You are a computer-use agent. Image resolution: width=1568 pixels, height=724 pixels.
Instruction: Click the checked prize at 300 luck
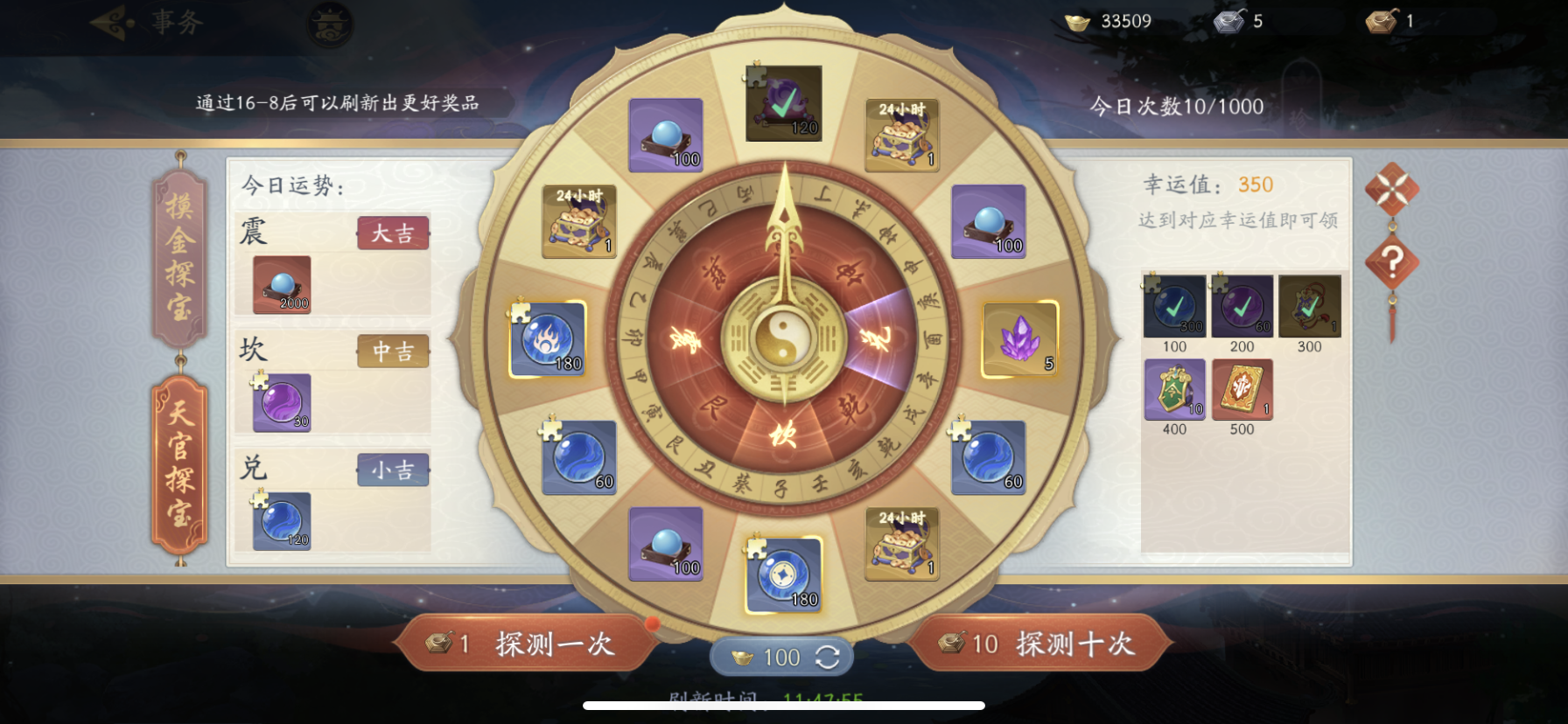pos(1309,308)
